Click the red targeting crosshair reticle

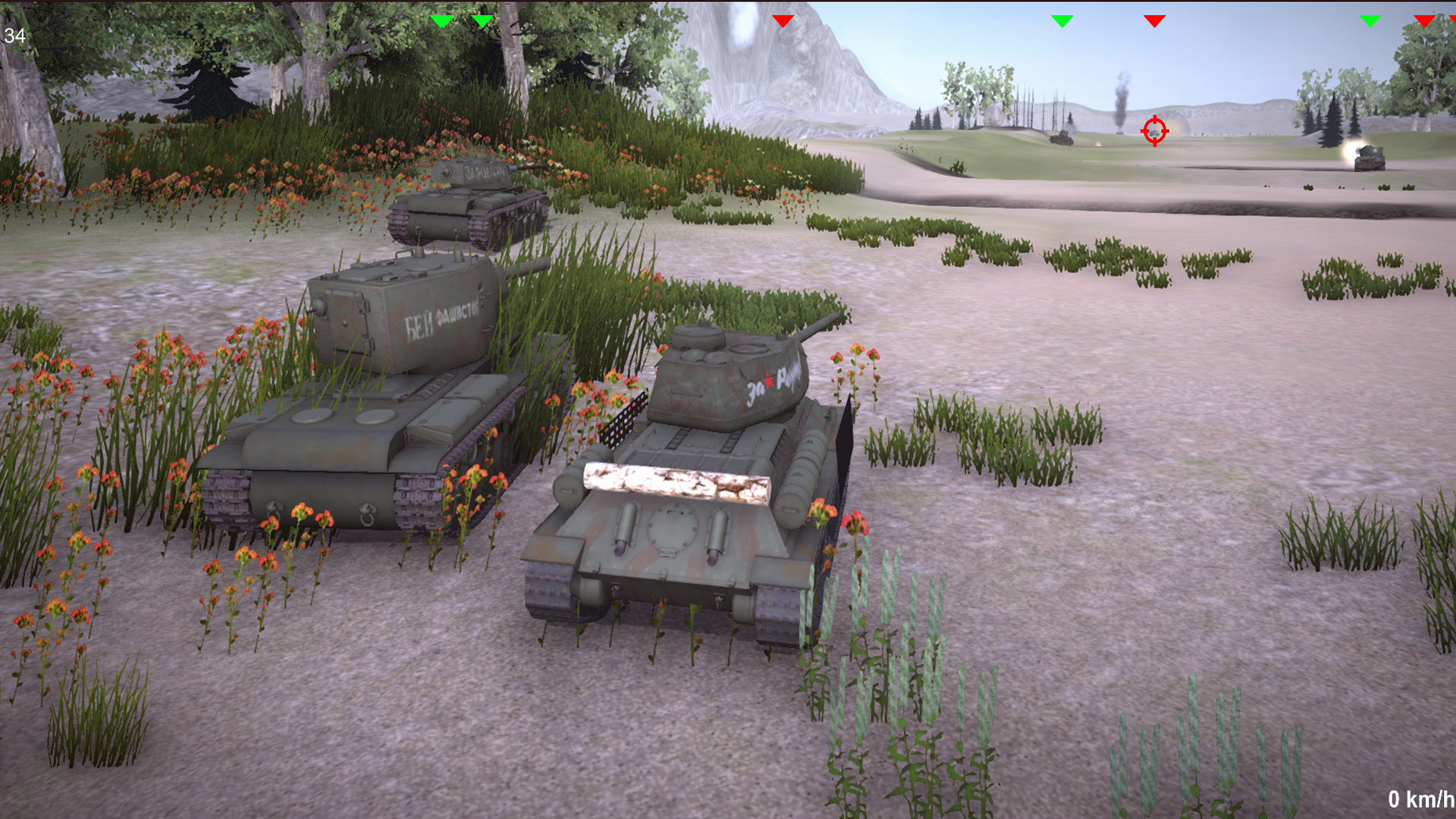coord(1154,131)
